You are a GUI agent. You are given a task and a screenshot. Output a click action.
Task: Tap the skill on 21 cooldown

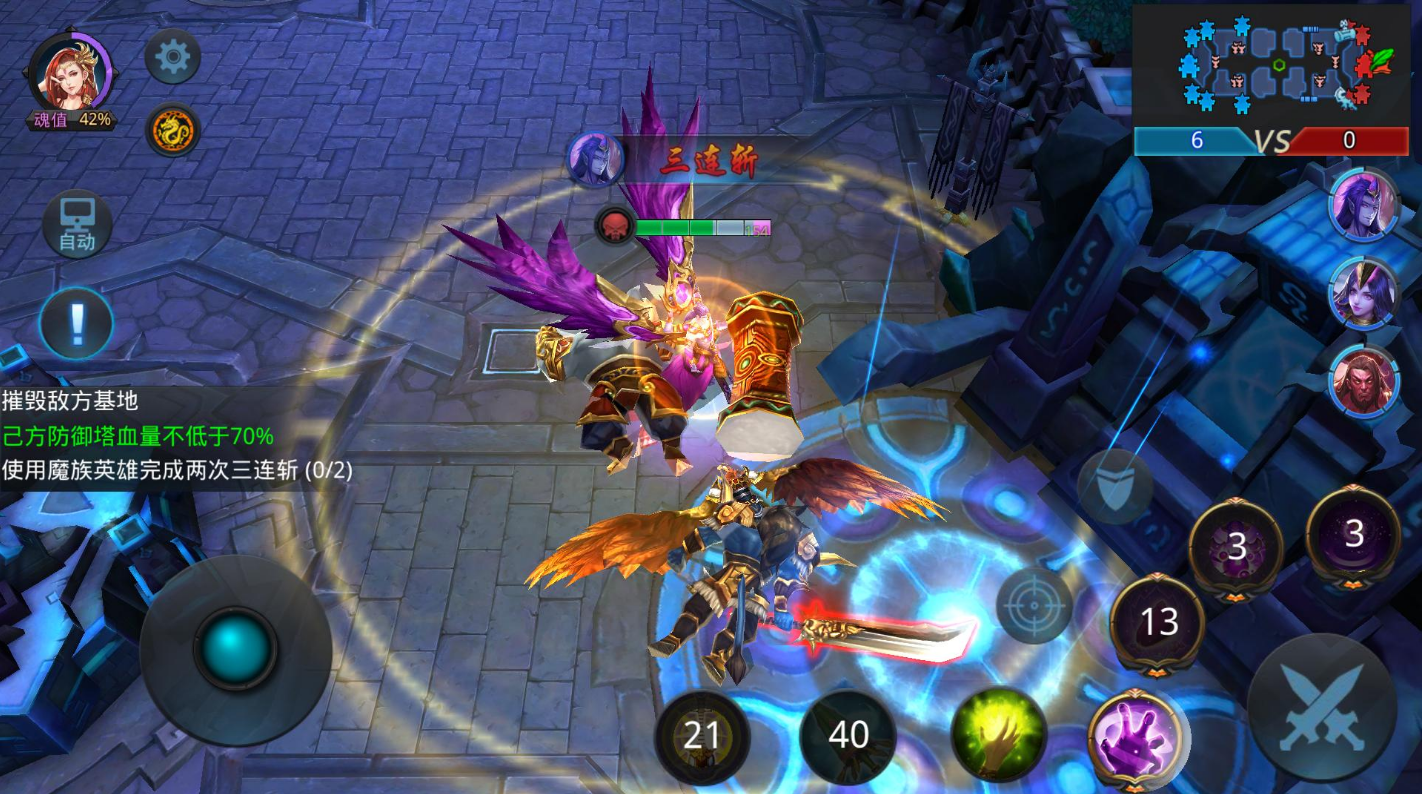click(x=702, y=736)
